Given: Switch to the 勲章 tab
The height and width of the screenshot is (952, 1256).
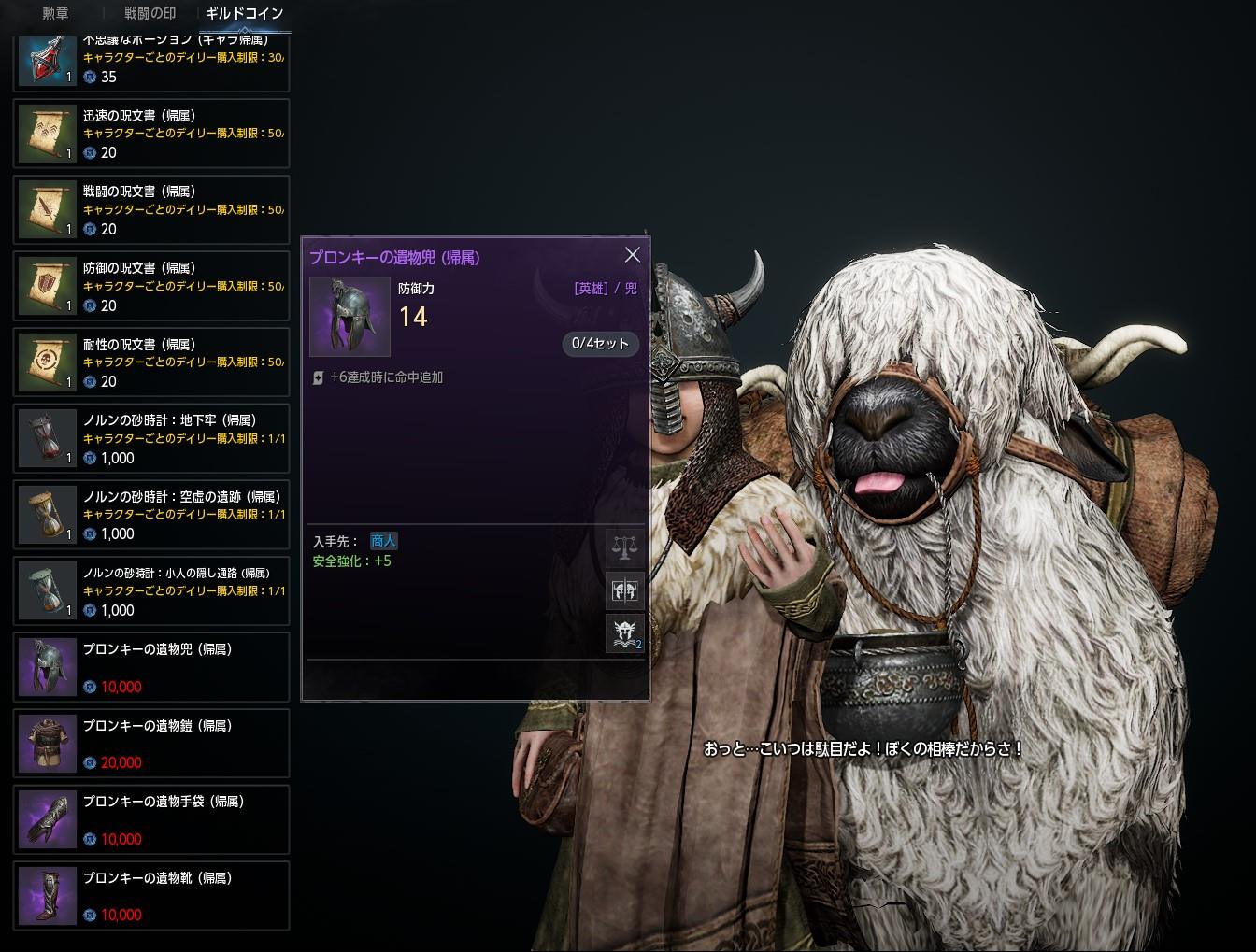Looking at the screenshot, I should click(x=55, y=14).
